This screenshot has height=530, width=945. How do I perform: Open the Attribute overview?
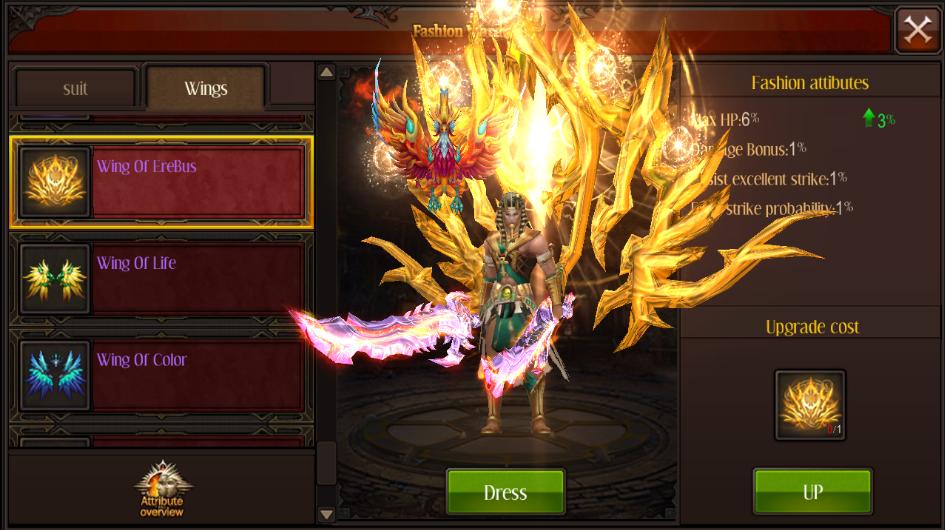162,490
